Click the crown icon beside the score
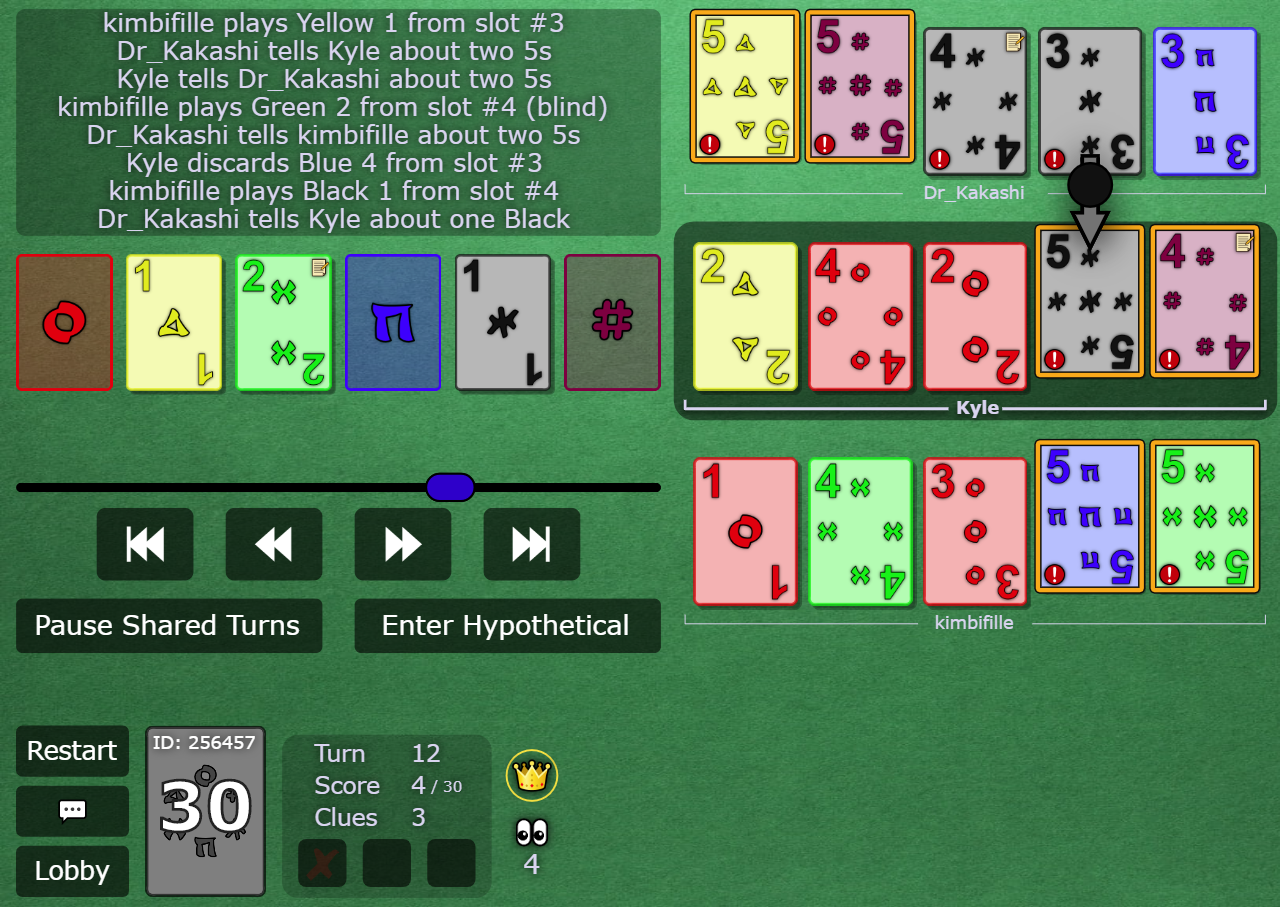The height and width of the screenshot is (907, 1280). [532, 775]
